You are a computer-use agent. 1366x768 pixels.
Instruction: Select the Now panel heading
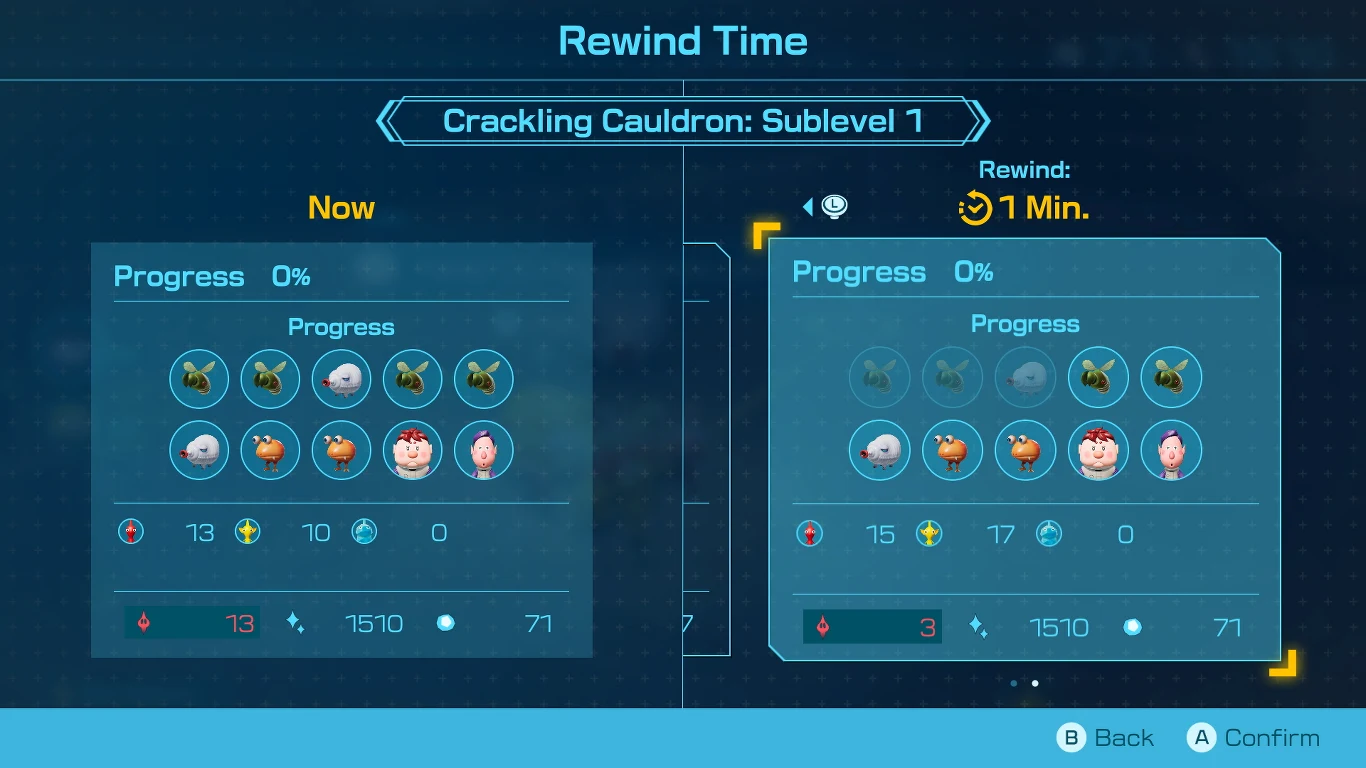coord(341,208)
